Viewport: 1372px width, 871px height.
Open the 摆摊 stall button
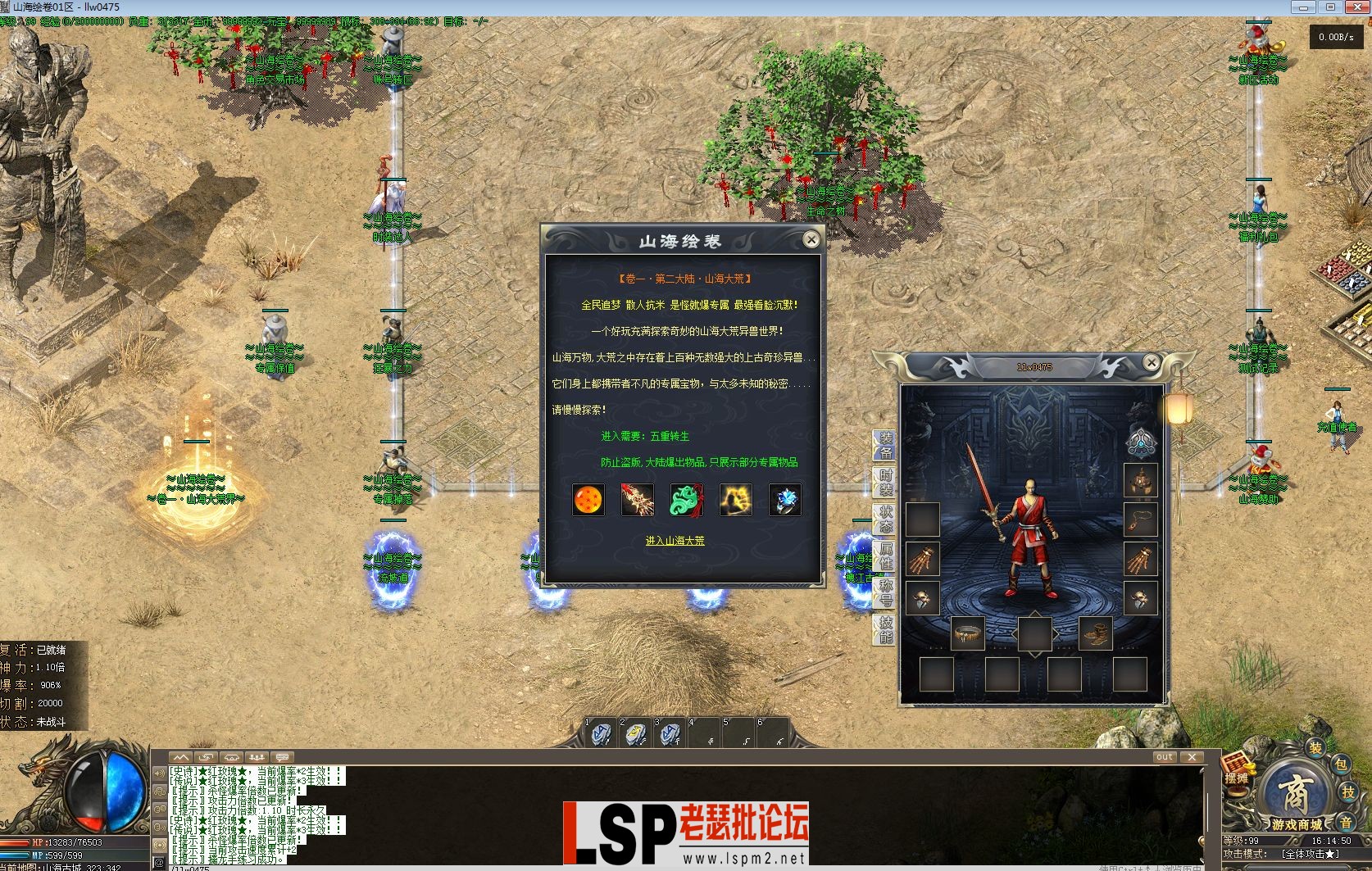1237,775
